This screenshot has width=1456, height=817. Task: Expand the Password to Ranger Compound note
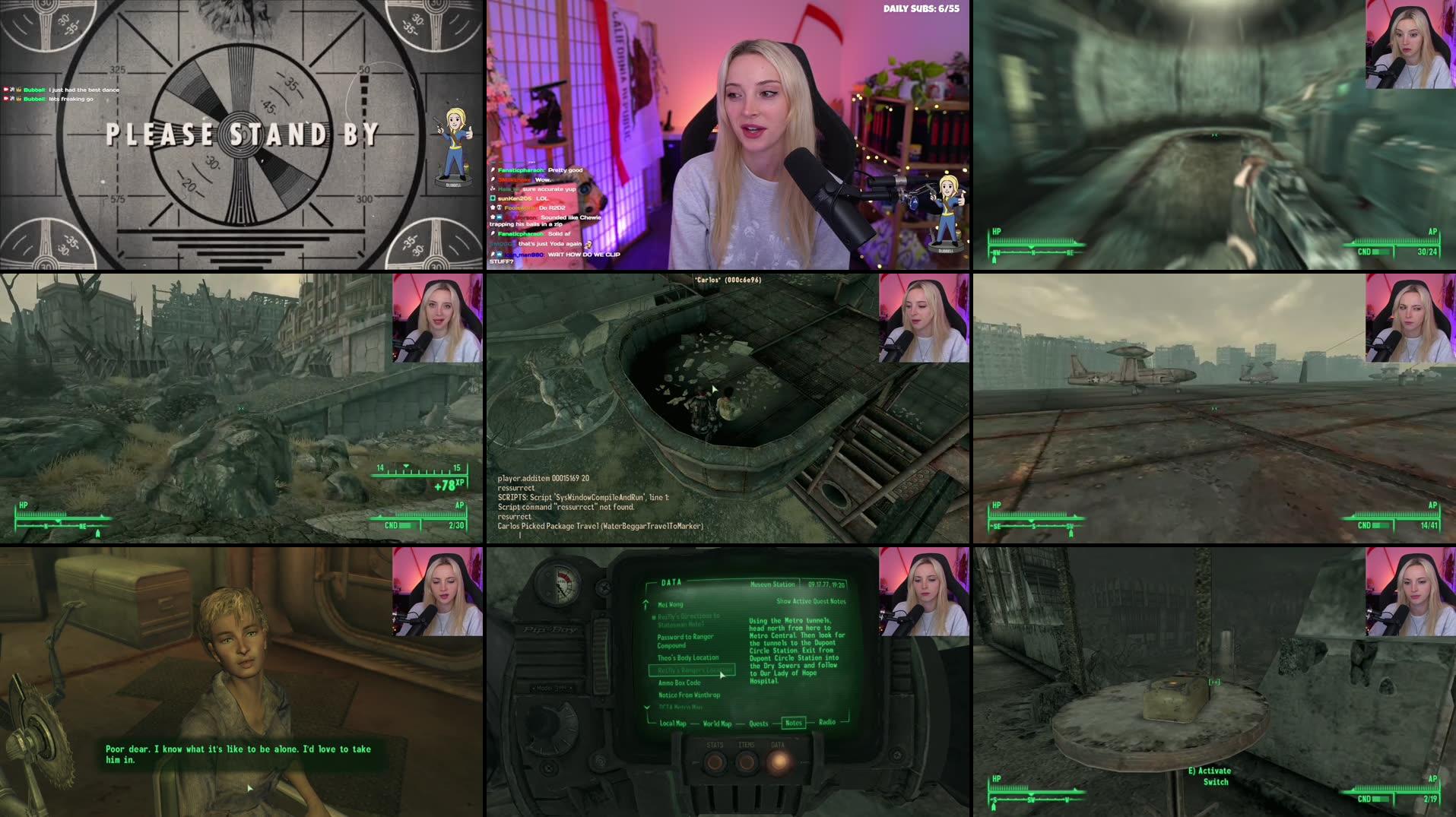(x=686, y=641)
